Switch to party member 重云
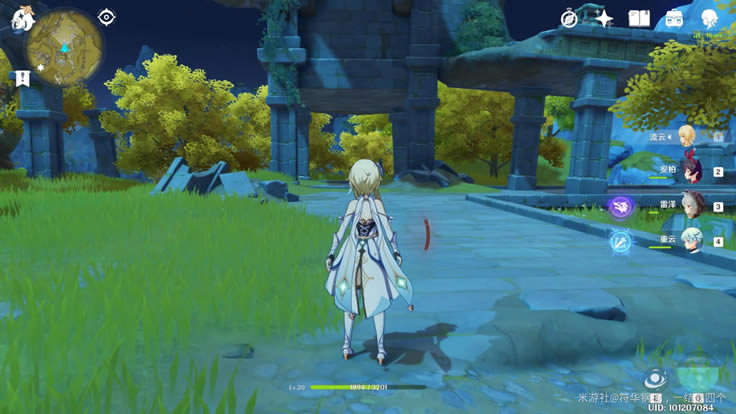This screenshot has height=414, width=736. pyautogui.click(x=690, y=241)
